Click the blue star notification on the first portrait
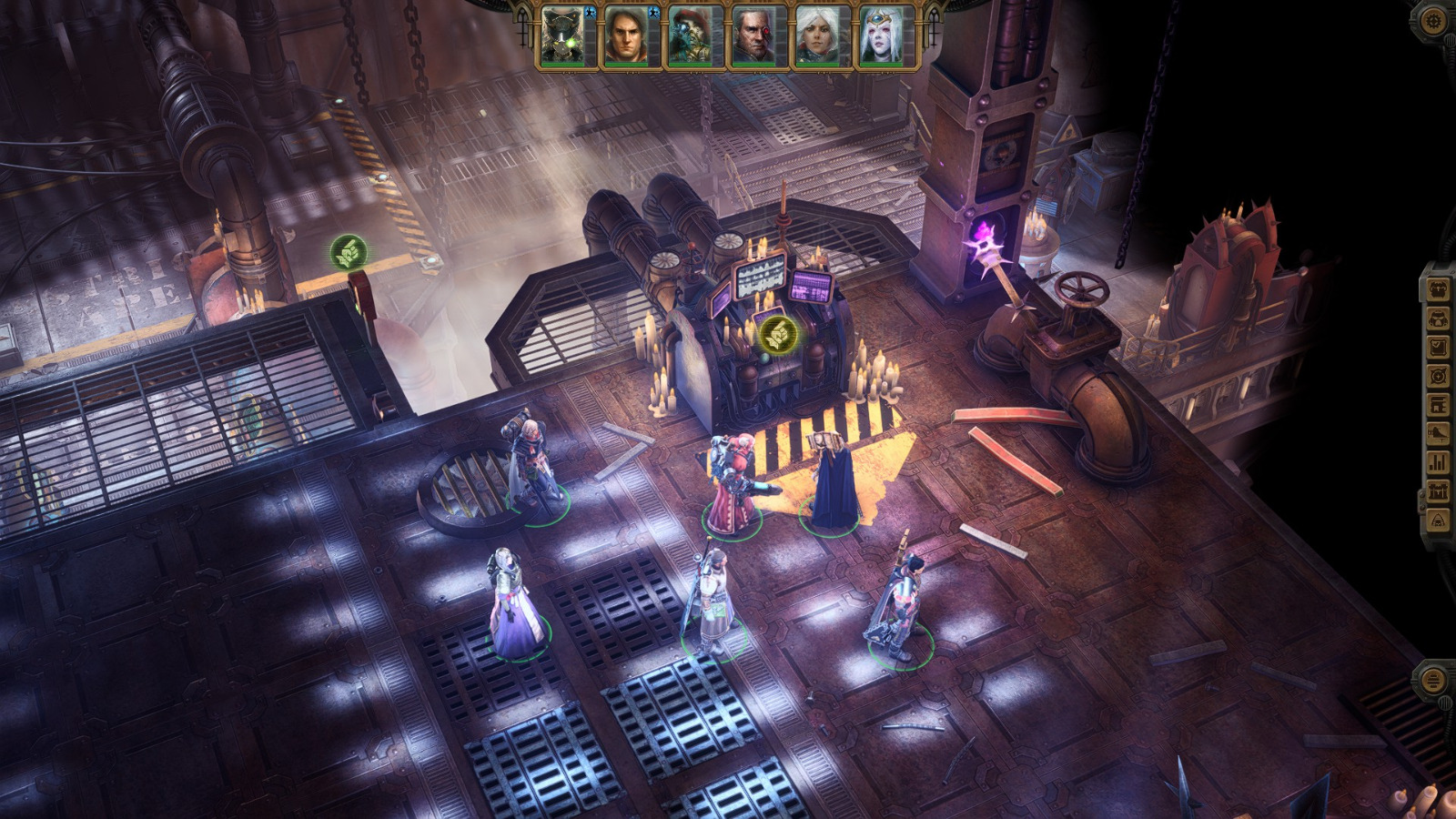The width and height of the screenshot is (1456, 819). [x=591, y=13]
